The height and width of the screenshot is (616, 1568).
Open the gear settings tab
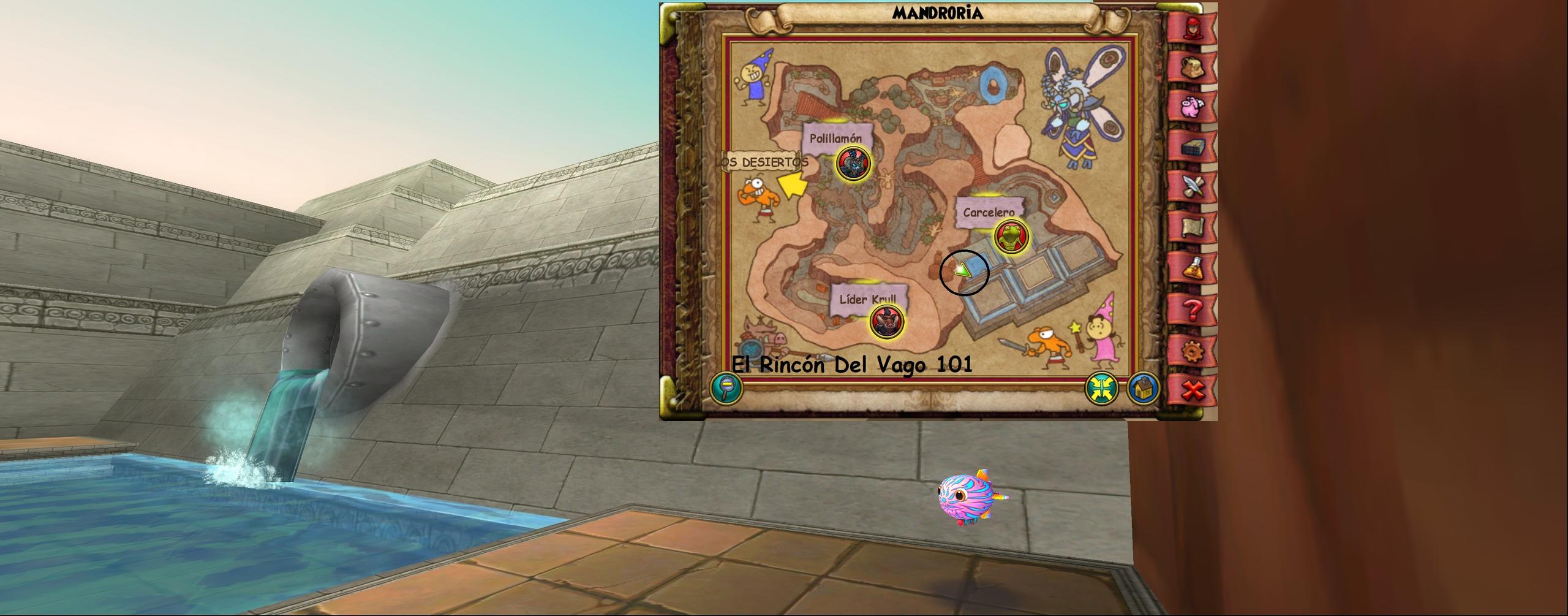click(x=1191, y=351)
